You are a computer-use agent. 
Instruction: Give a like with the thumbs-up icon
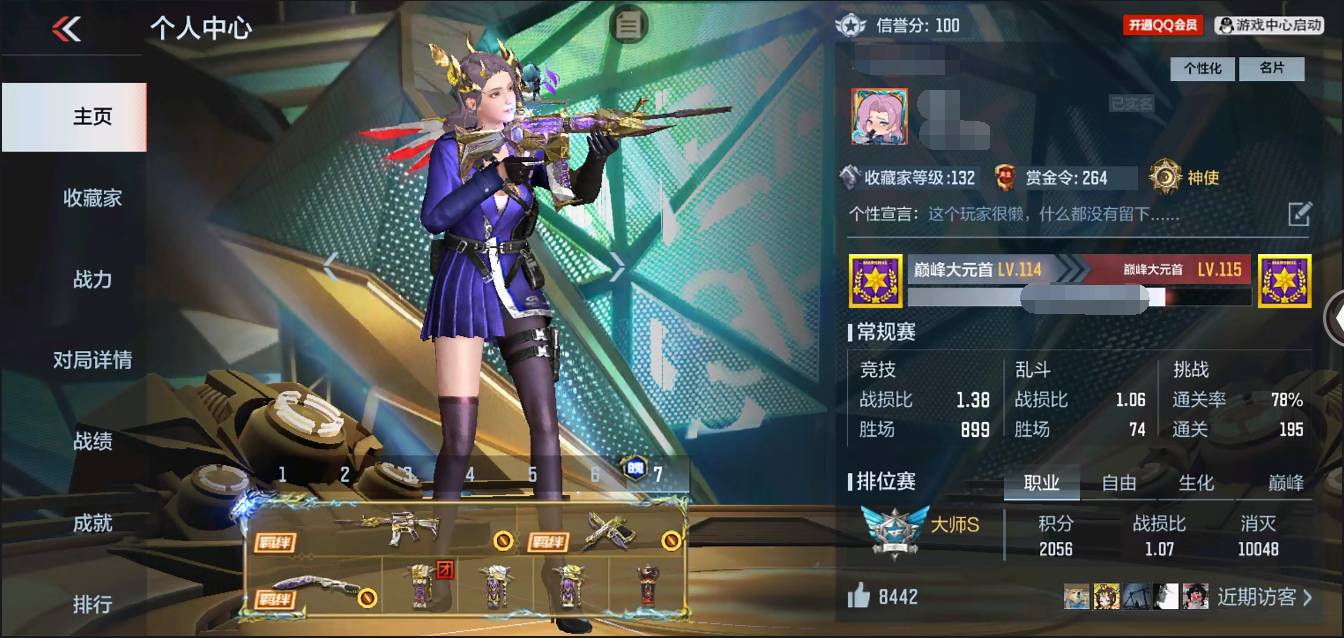[x=859, y=597]
